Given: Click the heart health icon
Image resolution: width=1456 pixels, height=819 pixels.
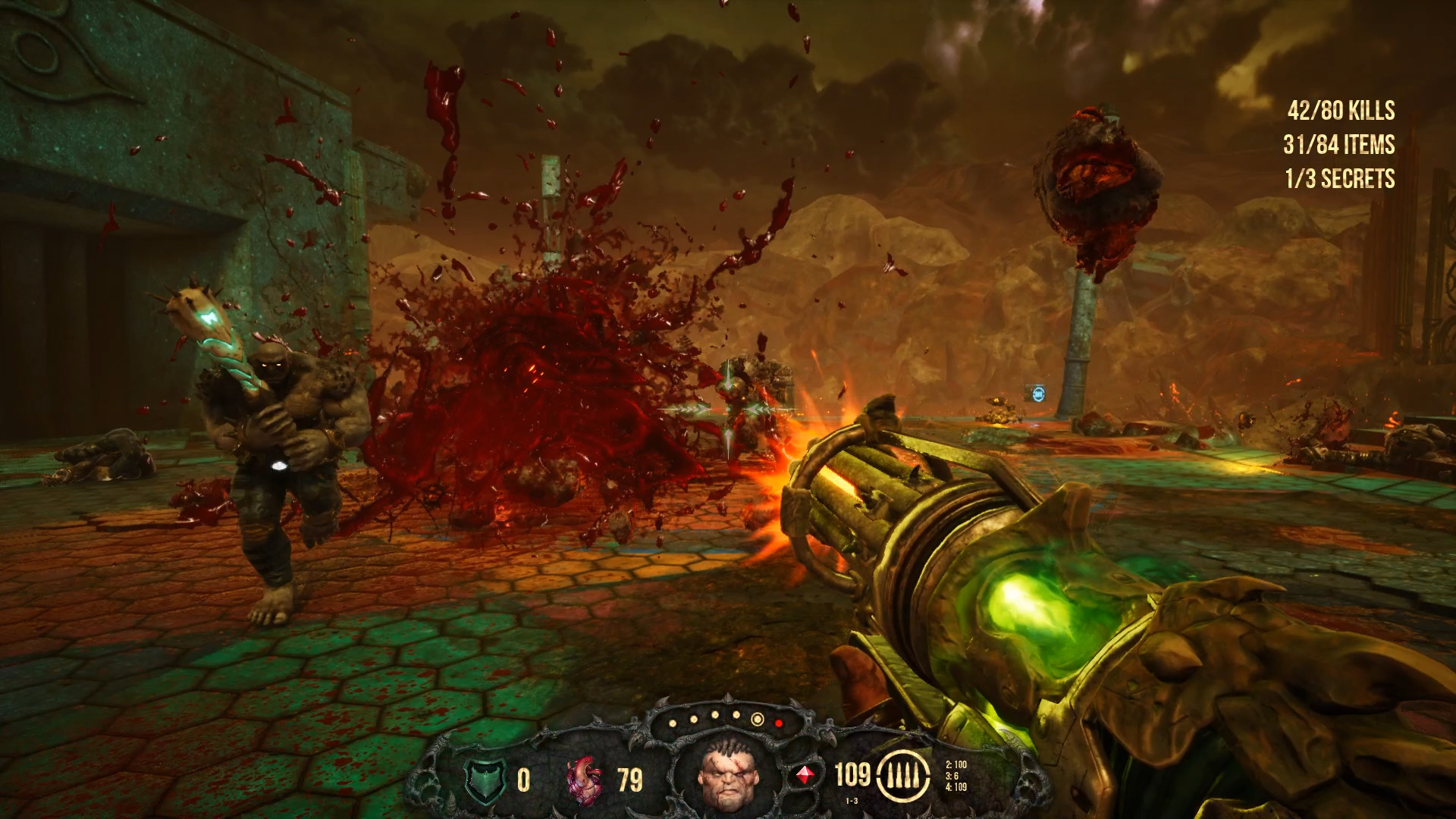Looking at the screenshot, I should pyautogui.click(x=584, y=780).
